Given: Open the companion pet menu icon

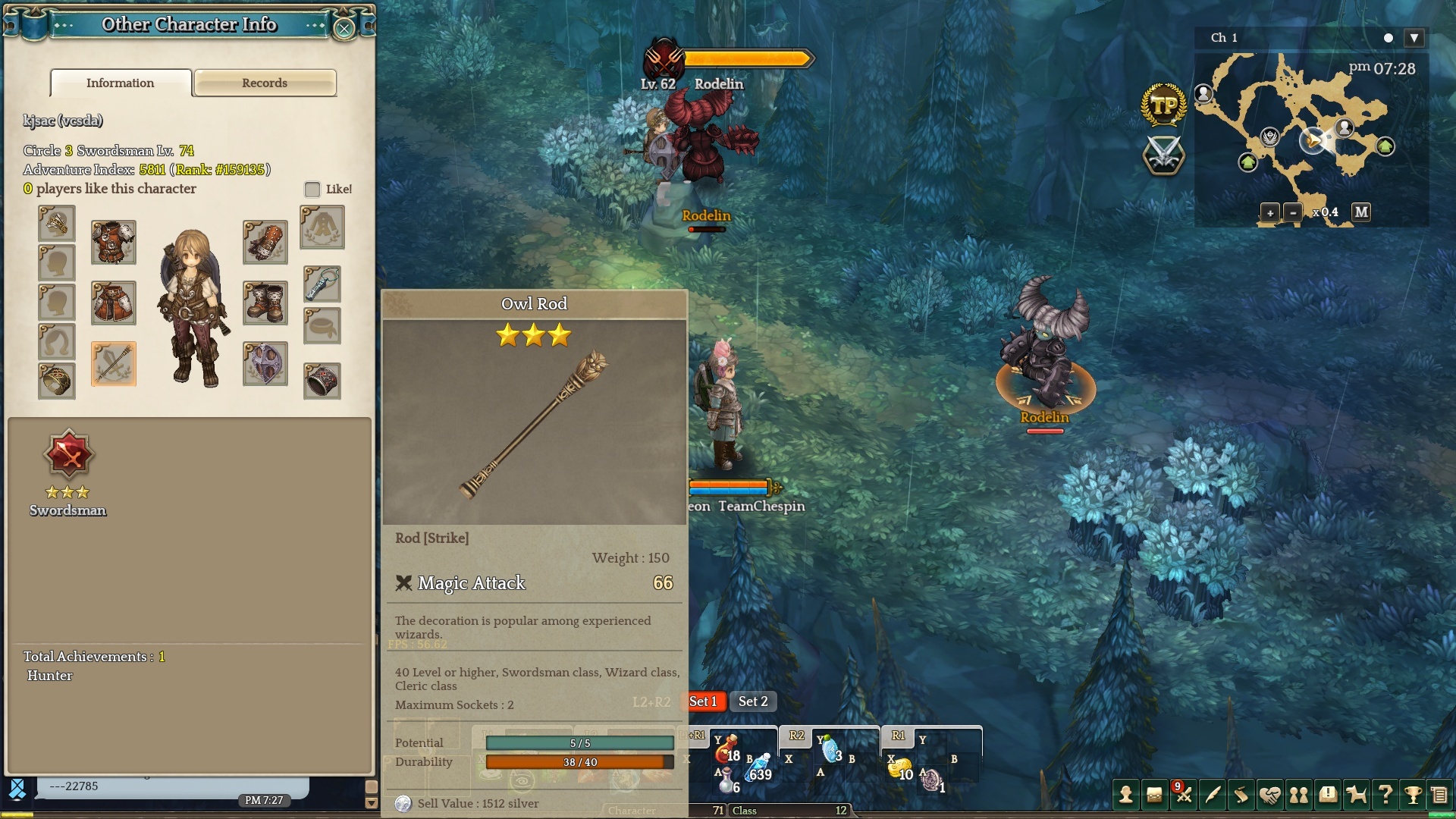Looking at the screenshot, I should pos(1356,795).
